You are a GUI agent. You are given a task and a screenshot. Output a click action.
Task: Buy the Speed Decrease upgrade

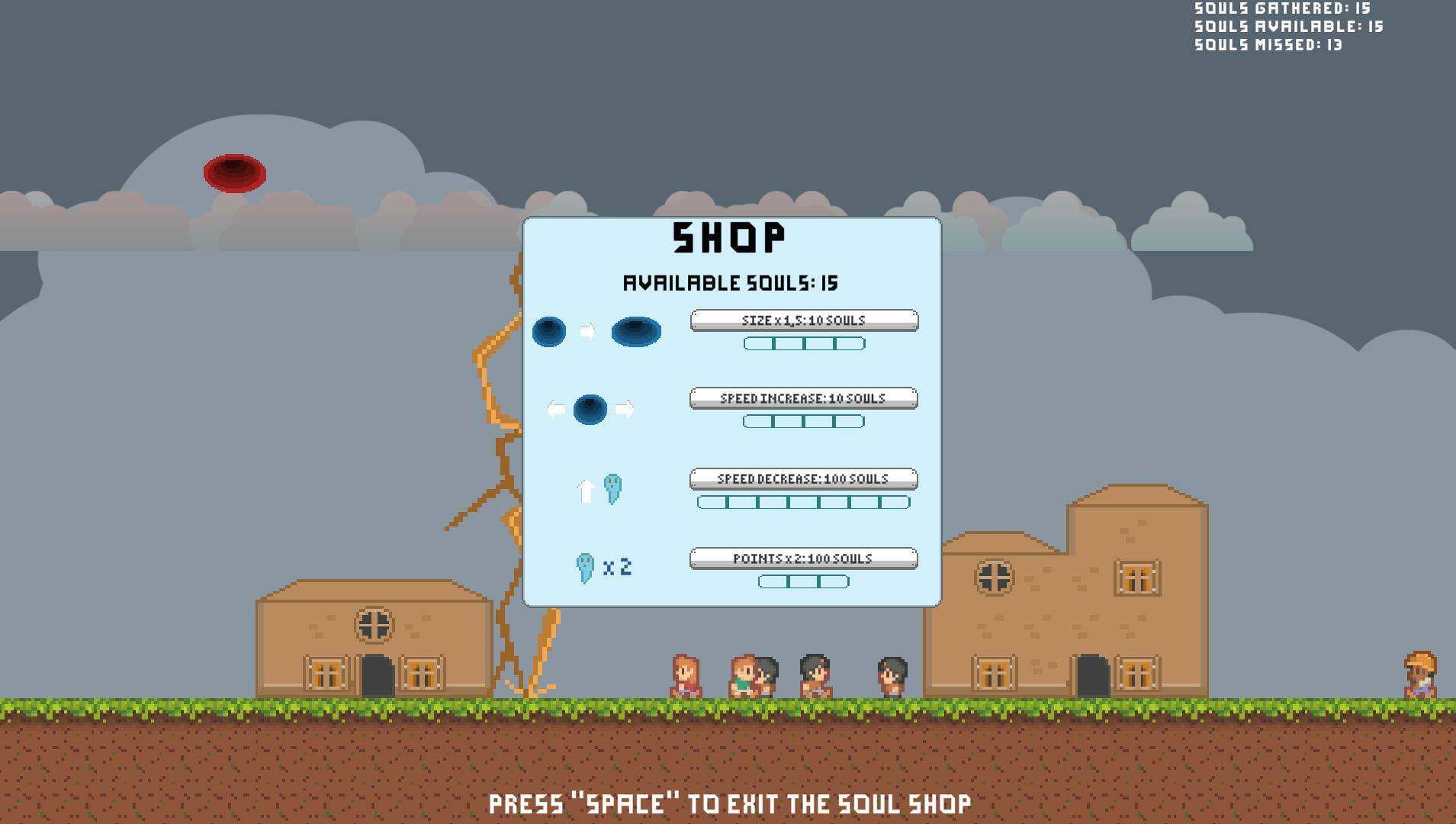click(x=803, y=479)
